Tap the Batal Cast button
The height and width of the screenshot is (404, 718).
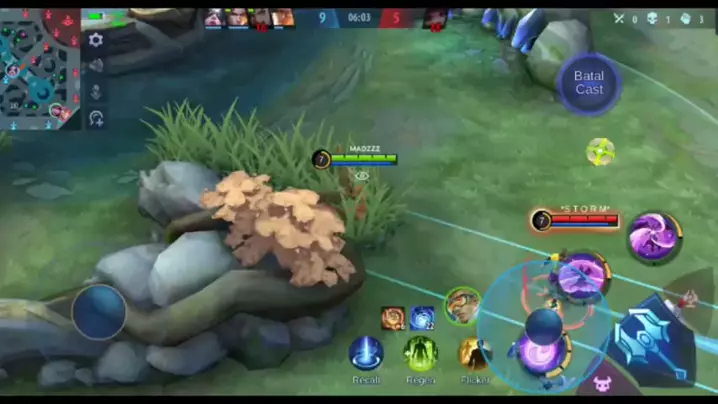(x=589, y=83)
